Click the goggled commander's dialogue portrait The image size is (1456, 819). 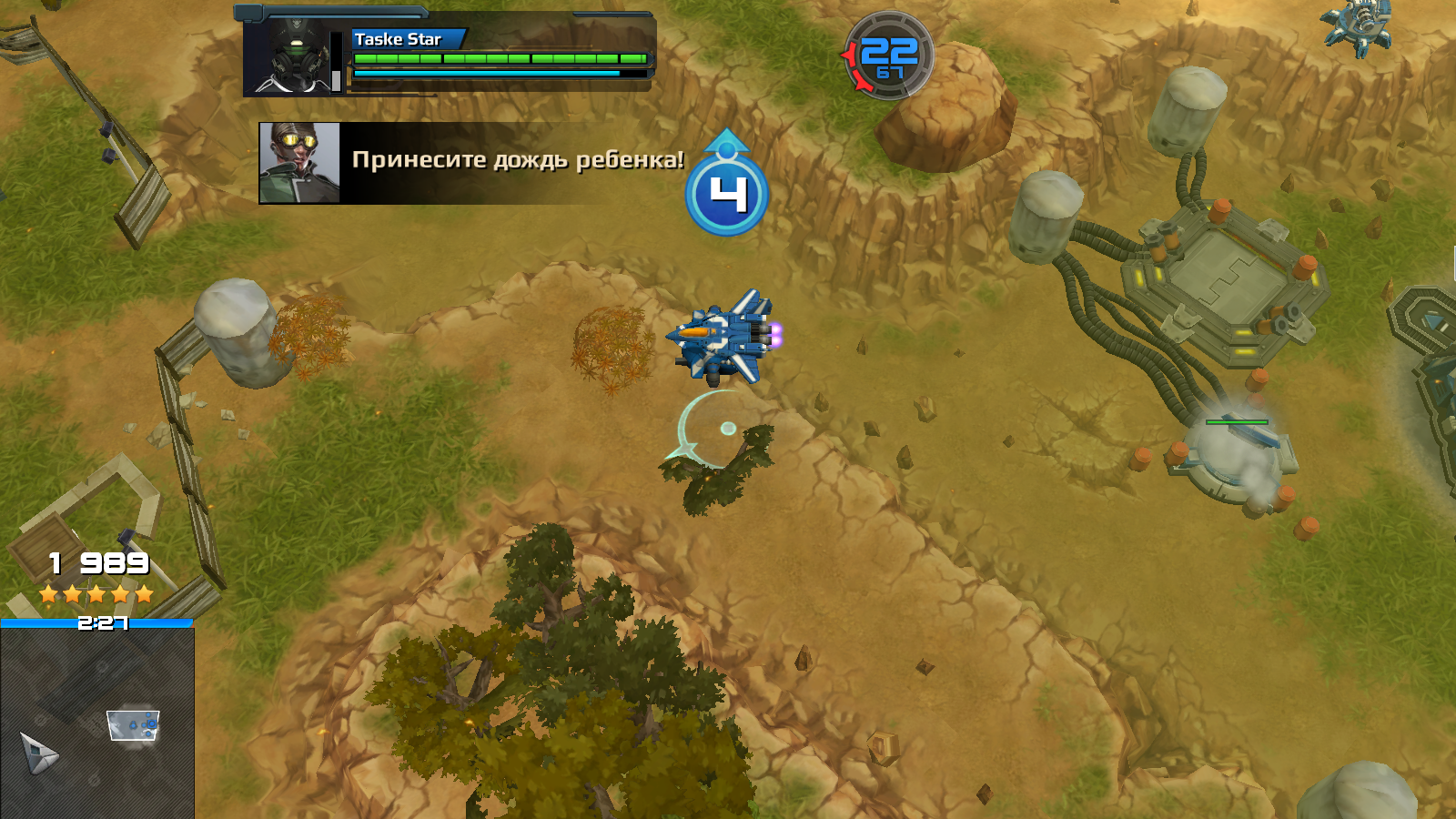[299, 163]
